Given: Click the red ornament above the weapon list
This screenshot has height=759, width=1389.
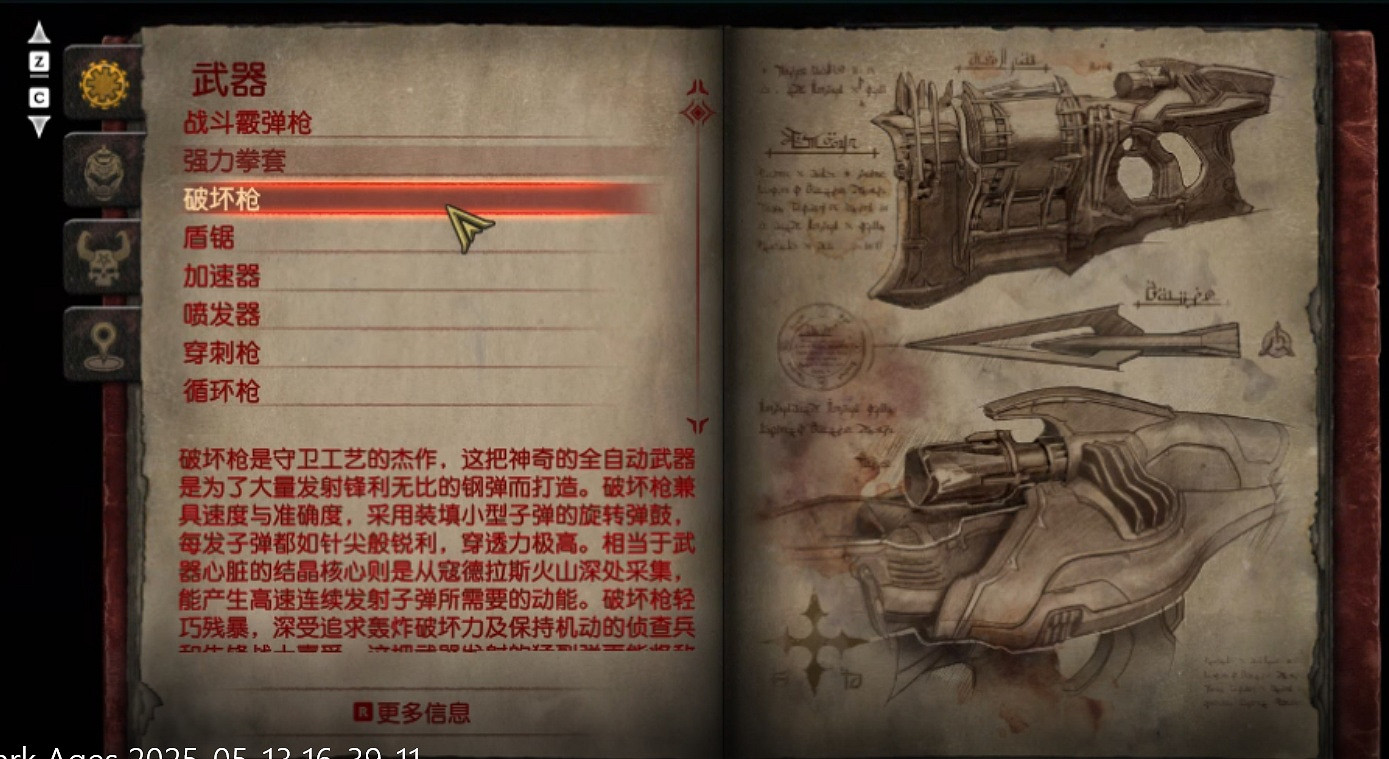Looking at the screenshot, I should pyautogui.click(x=698, y=110).
